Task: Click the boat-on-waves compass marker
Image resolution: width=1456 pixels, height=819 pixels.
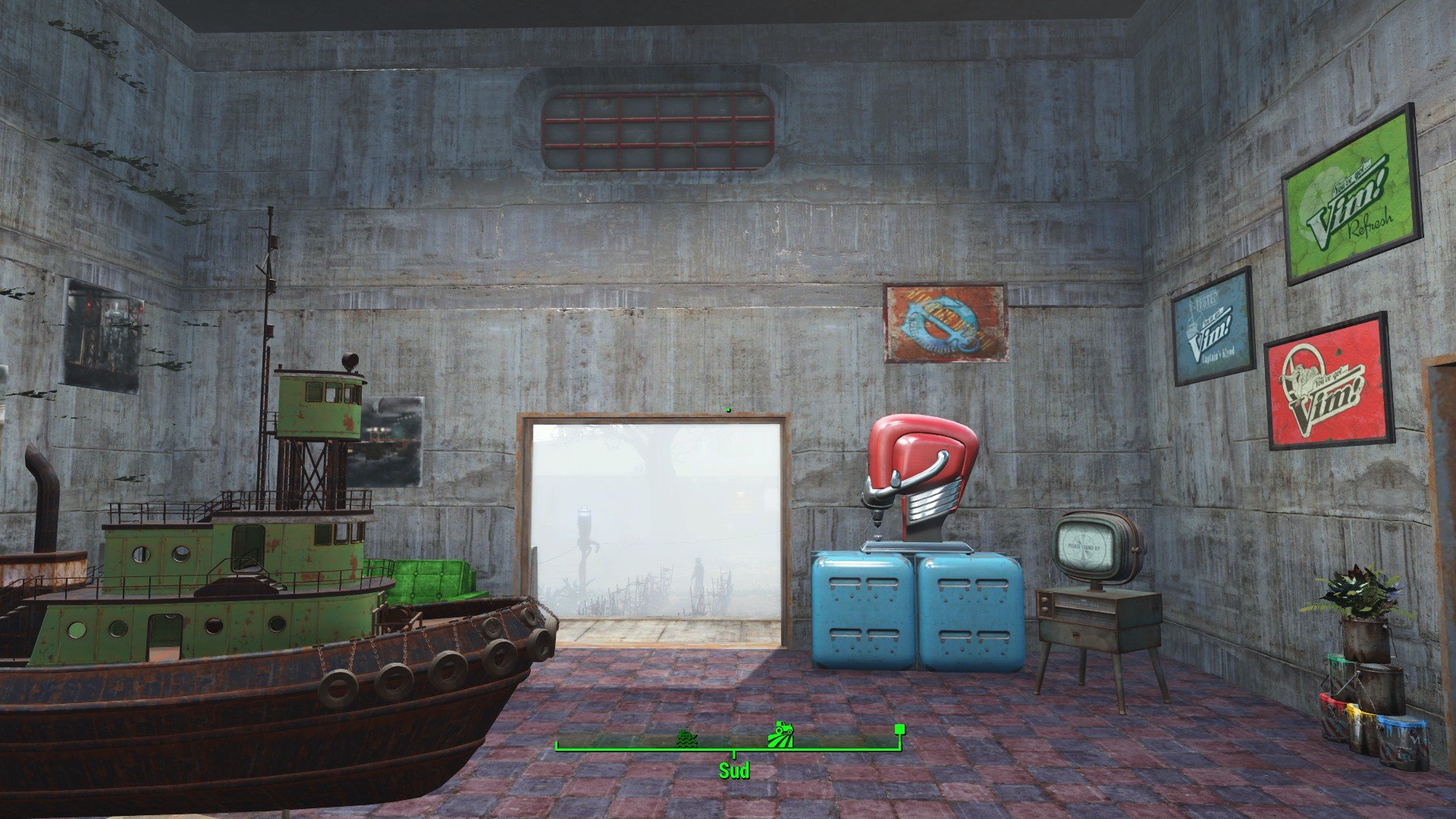Action: [686, 738]
